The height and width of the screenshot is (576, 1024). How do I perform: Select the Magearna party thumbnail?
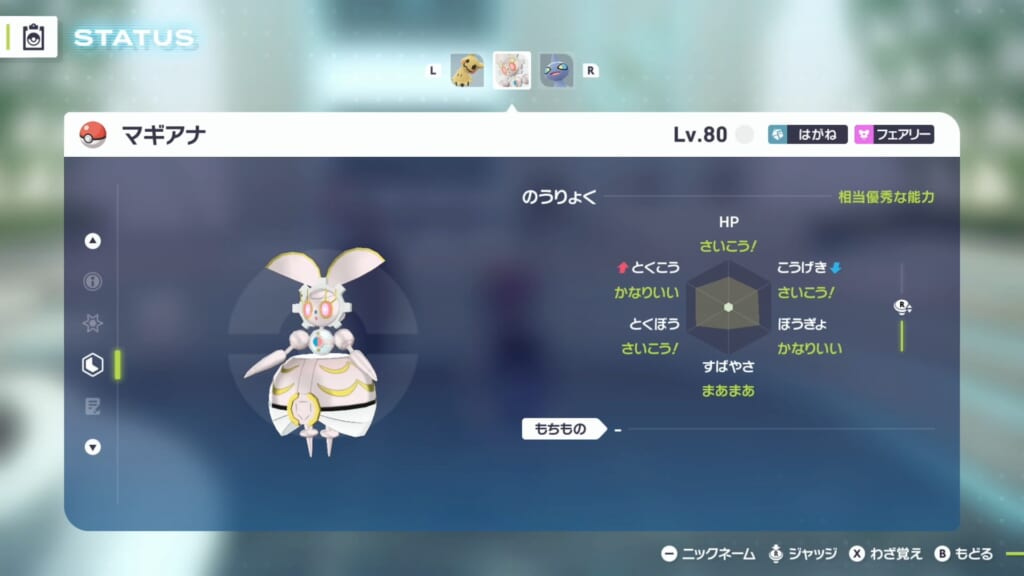512,70
